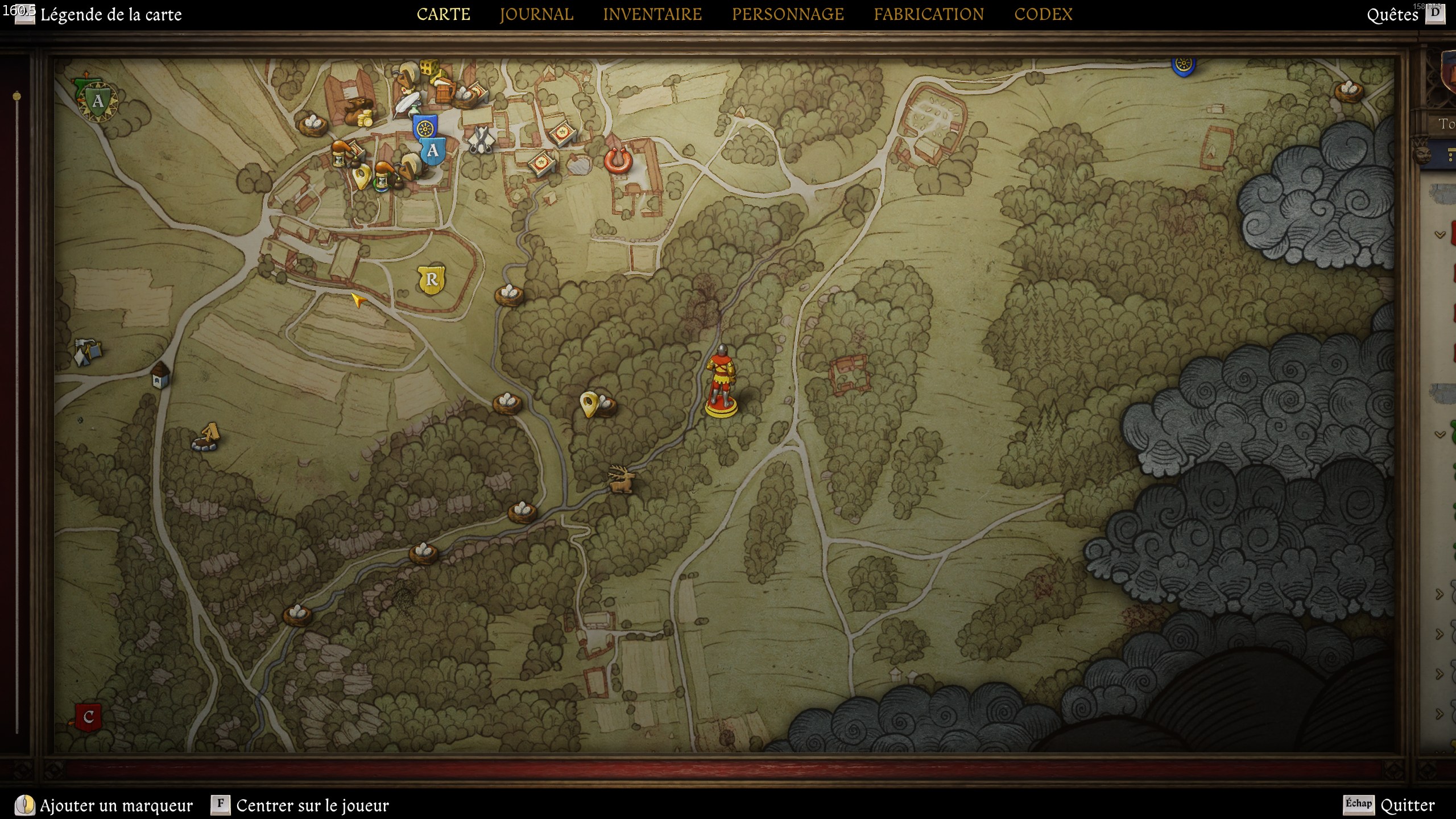This screenshot has width=1456, height=819.
Task: Expand the red quest group in the right panel
Action: (1440, 234)
